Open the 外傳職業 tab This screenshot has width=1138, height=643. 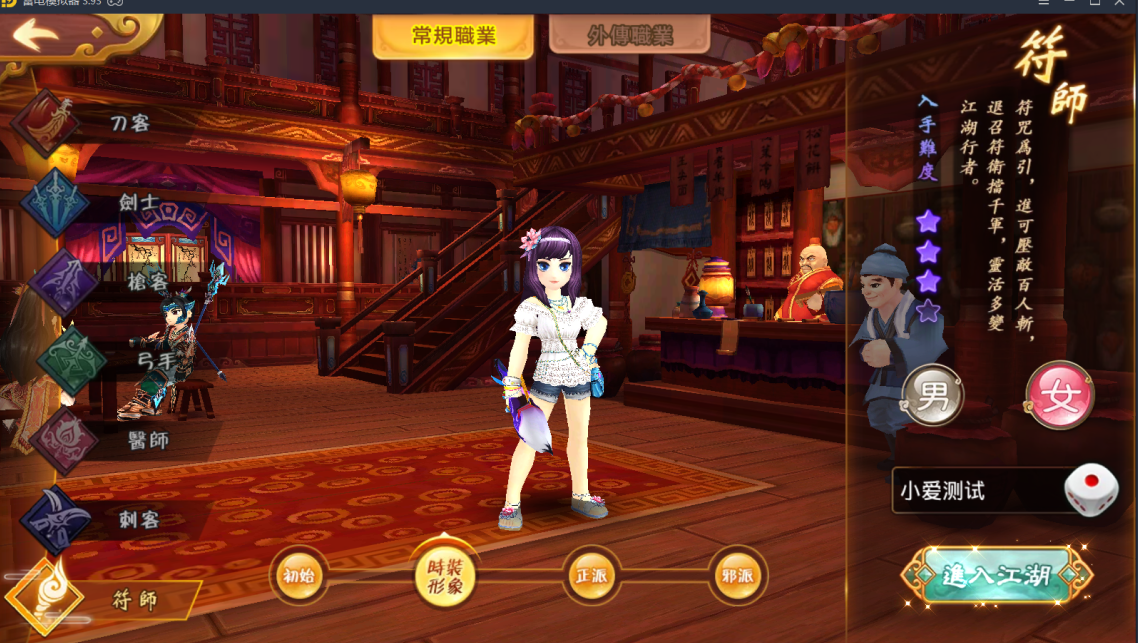[x=629, y=36]
